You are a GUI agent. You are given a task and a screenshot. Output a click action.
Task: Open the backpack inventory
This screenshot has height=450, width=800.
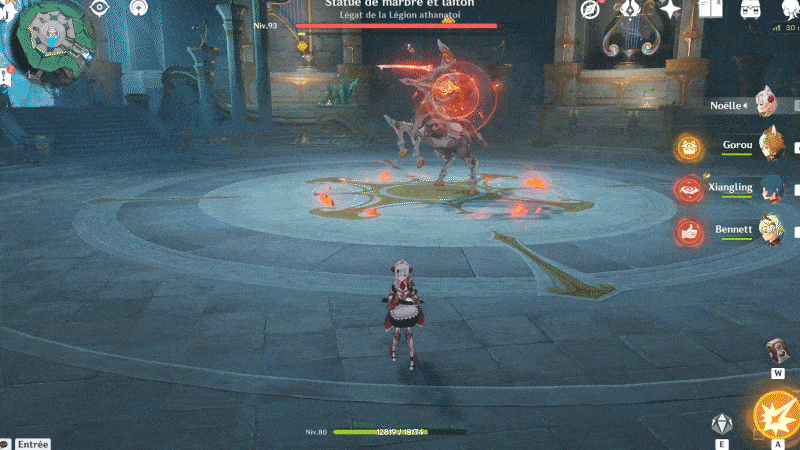click(750, 10)
